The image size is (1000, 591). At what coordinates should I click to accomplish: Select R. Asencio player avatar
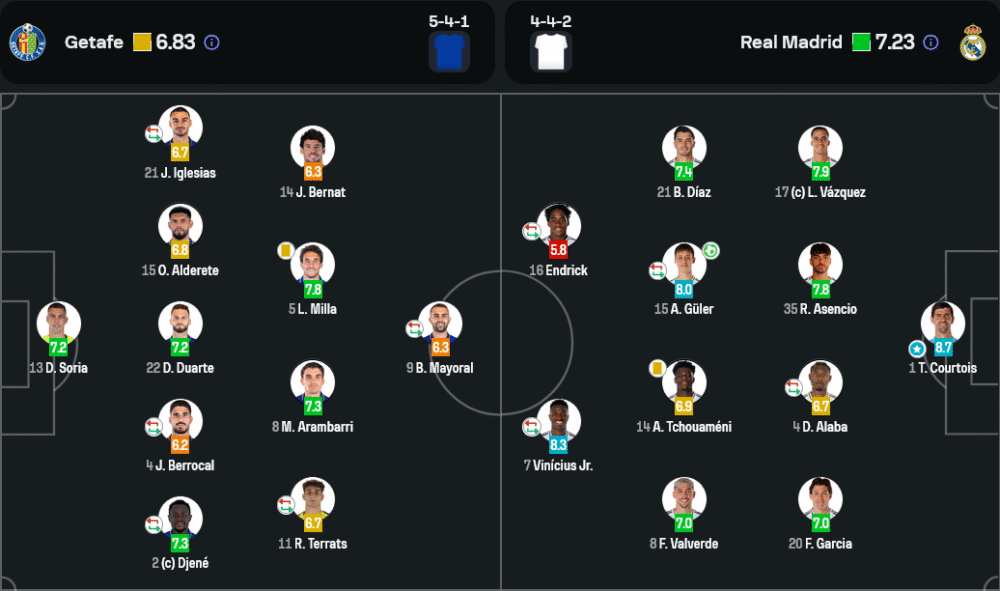click(x=820, y=265)
